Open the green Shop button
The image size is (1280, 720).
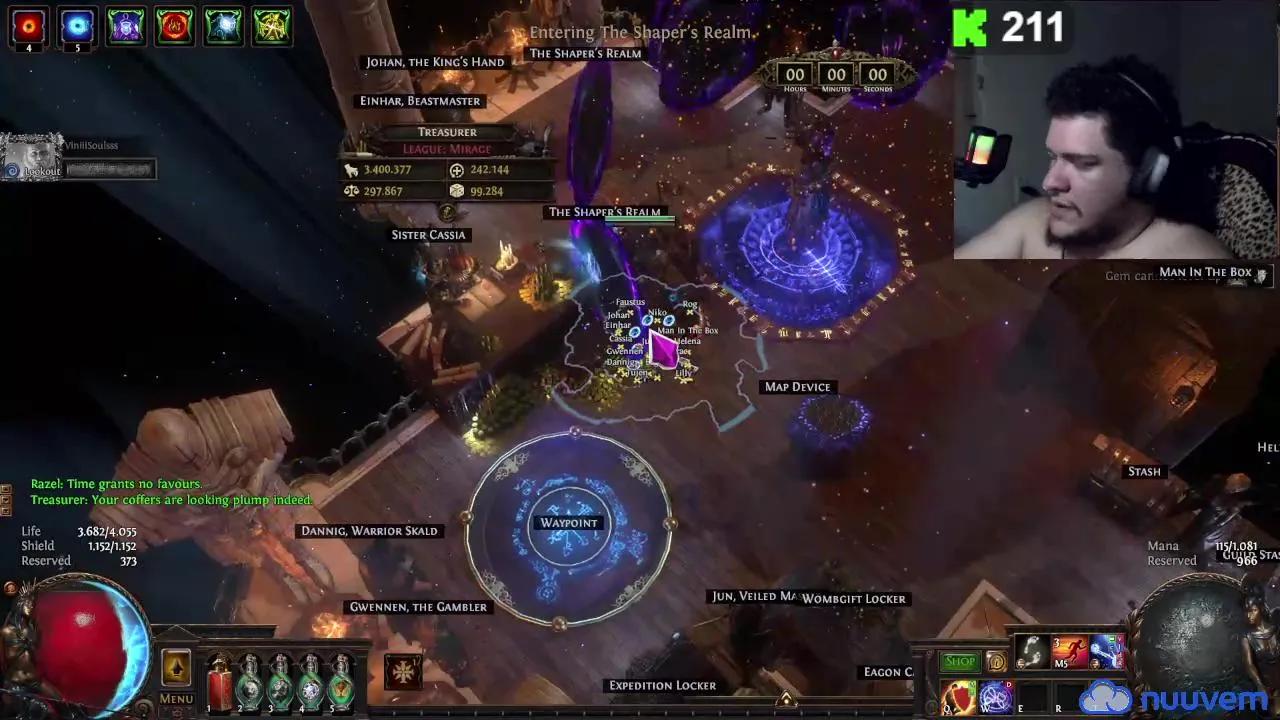pos(959,661)
